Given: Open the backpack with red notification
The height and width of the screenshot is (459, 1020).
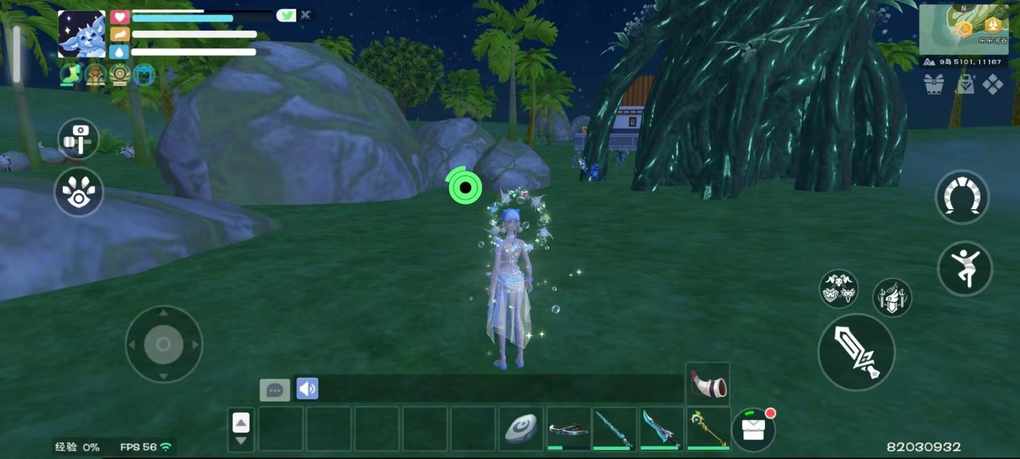Looking at the screenshot, I should tap(754, 428).
